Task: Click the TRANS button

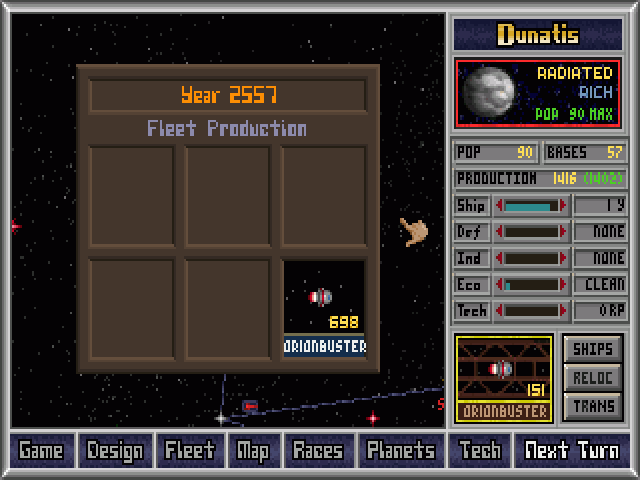Action: point(593,407)
